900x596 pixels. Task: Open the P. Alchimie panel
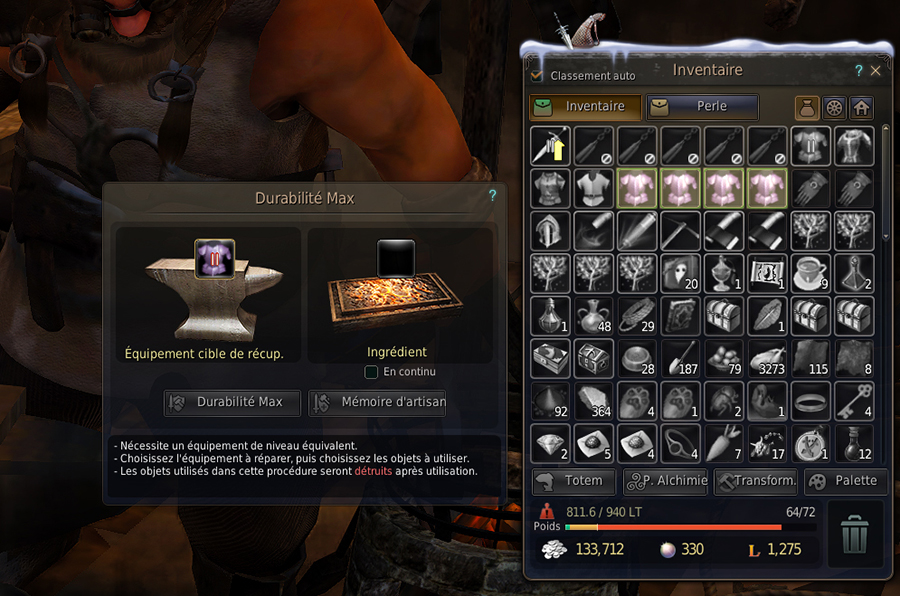665,480
